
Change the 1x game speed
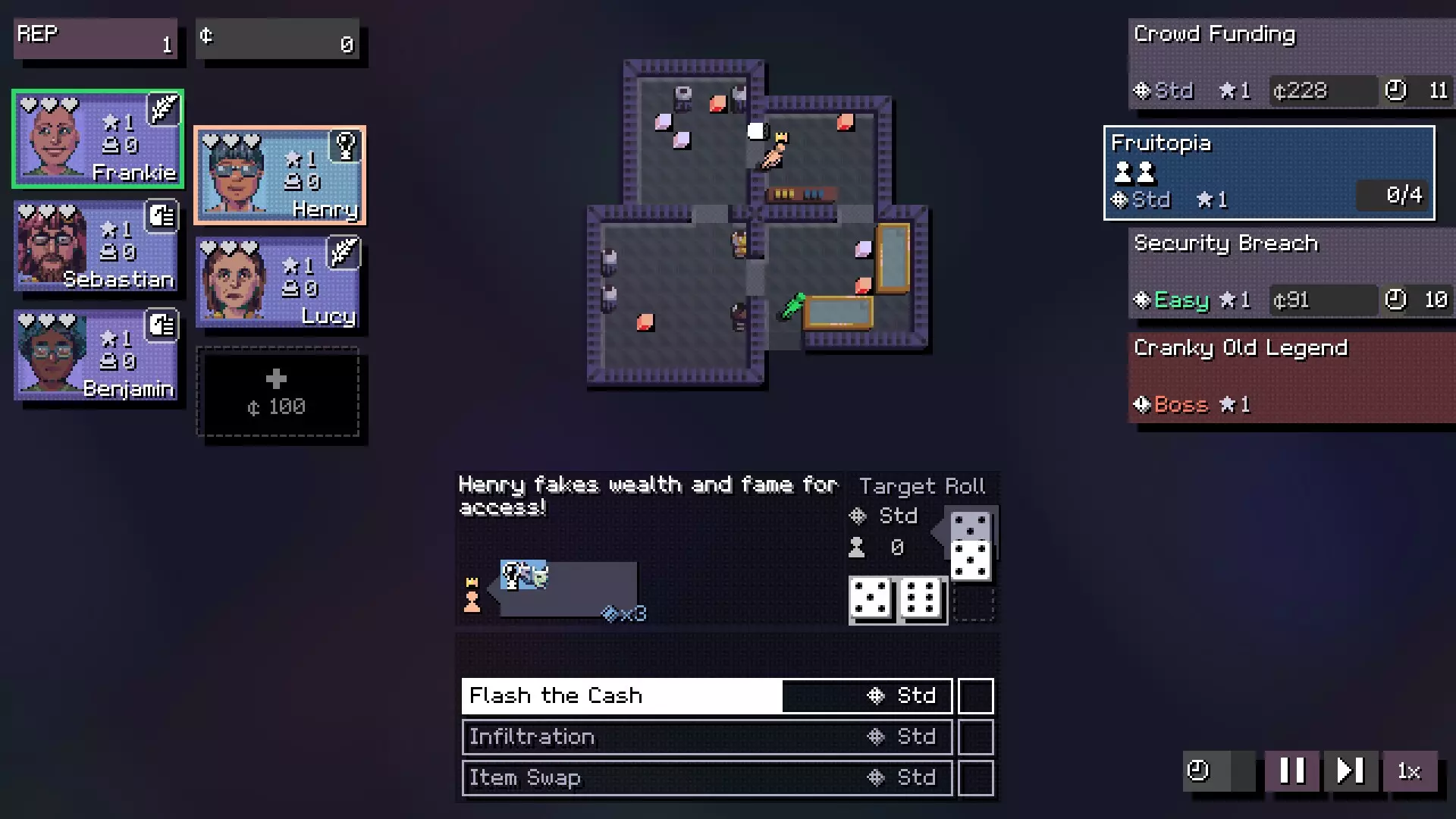[x=1409, y=771]
